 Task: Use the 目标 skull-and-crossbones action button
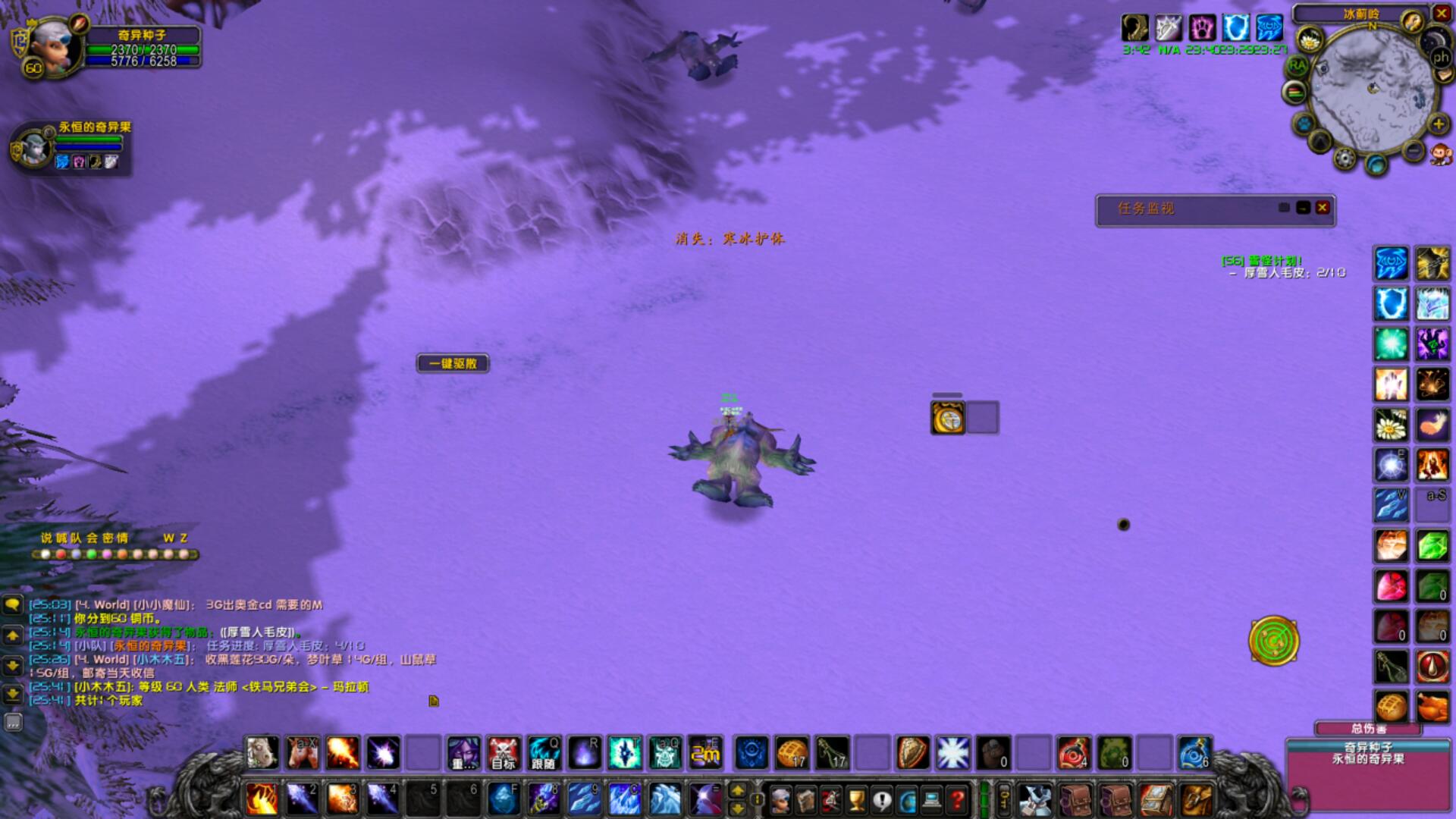504,753
